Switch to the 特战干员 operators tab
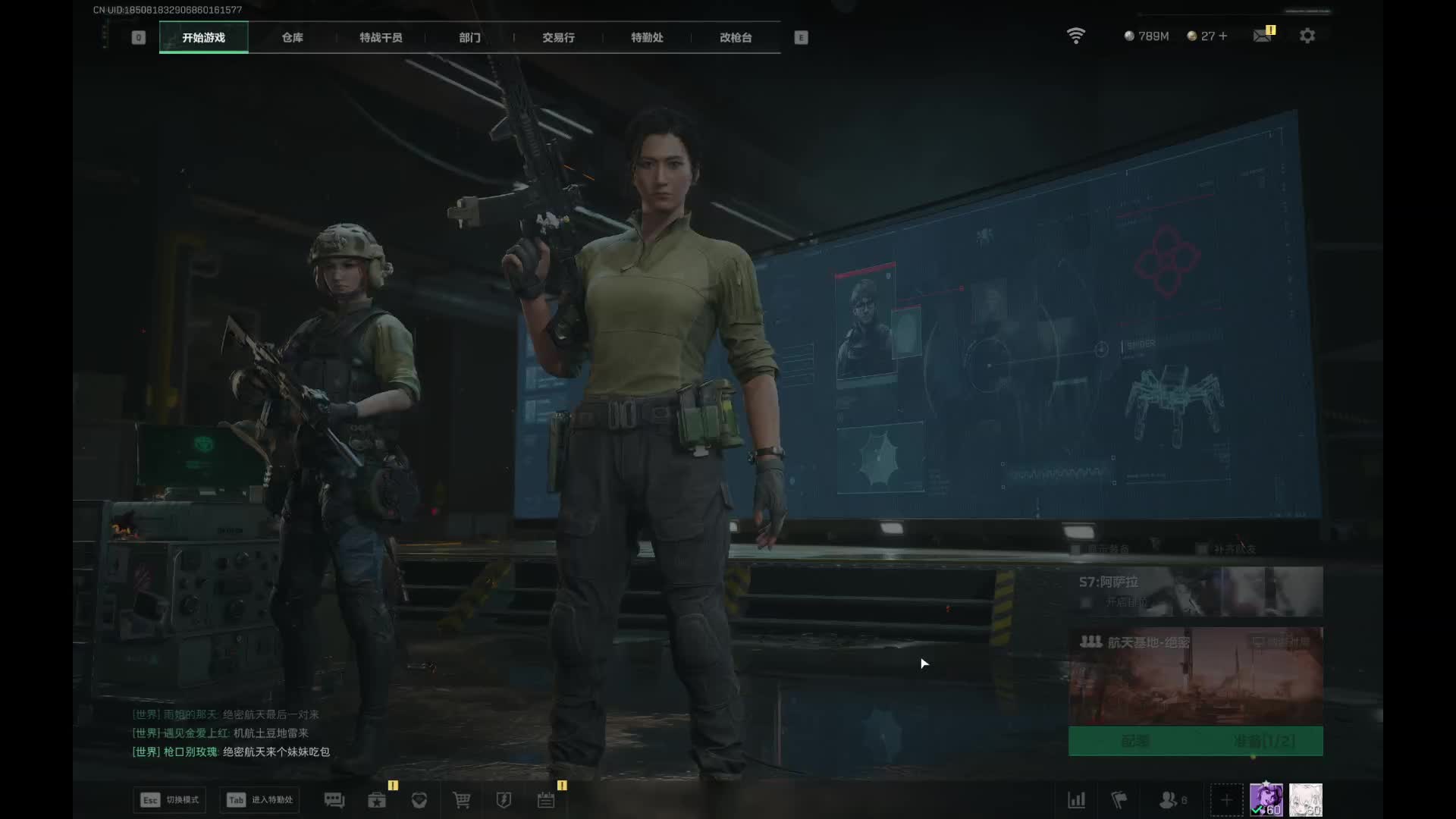Viewport: 1456px width, 819px height. pyautogui.click(x=381, y=37)
